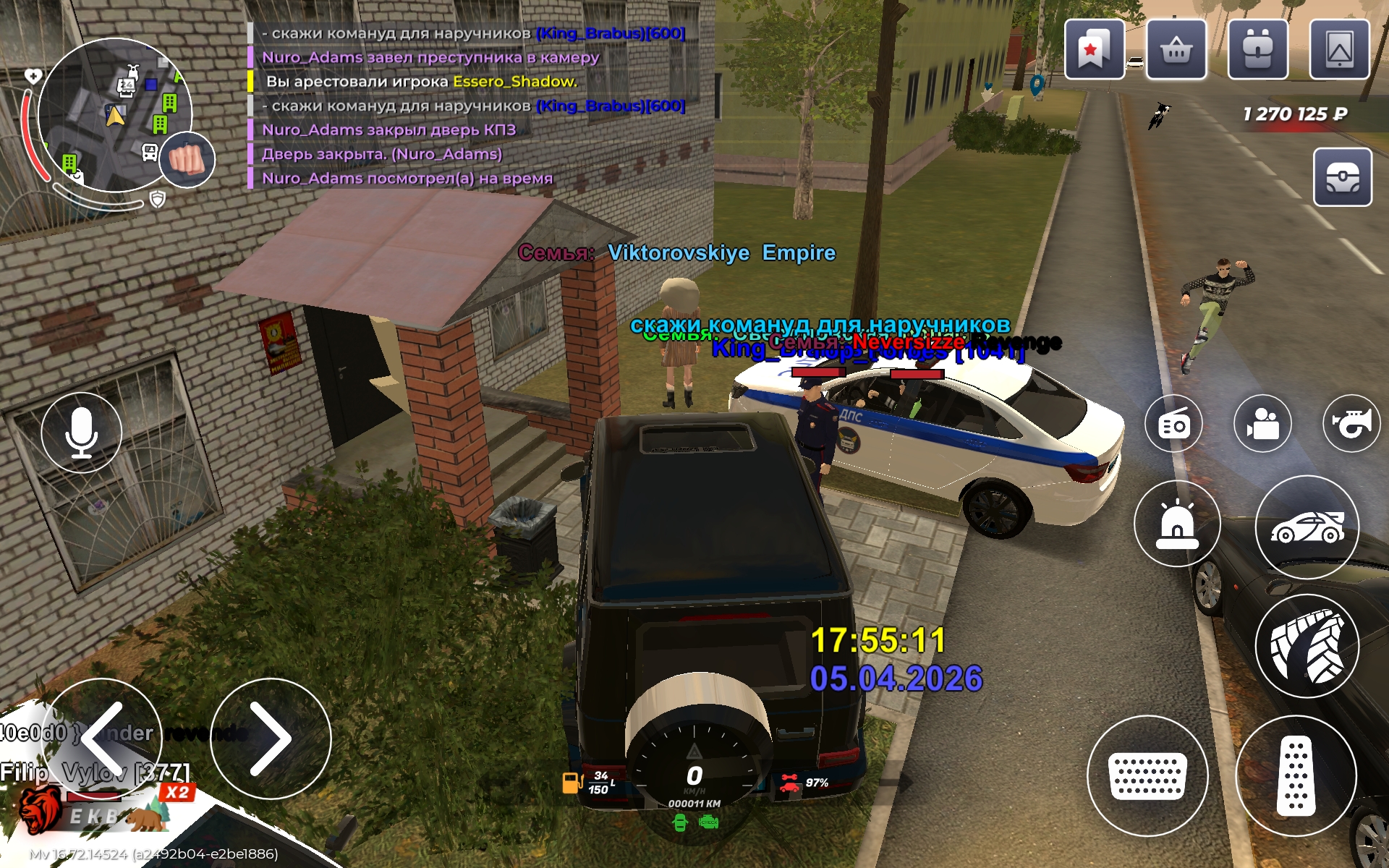Step on the gas pedal
1389x868 pixels.
click(1296, 776)
